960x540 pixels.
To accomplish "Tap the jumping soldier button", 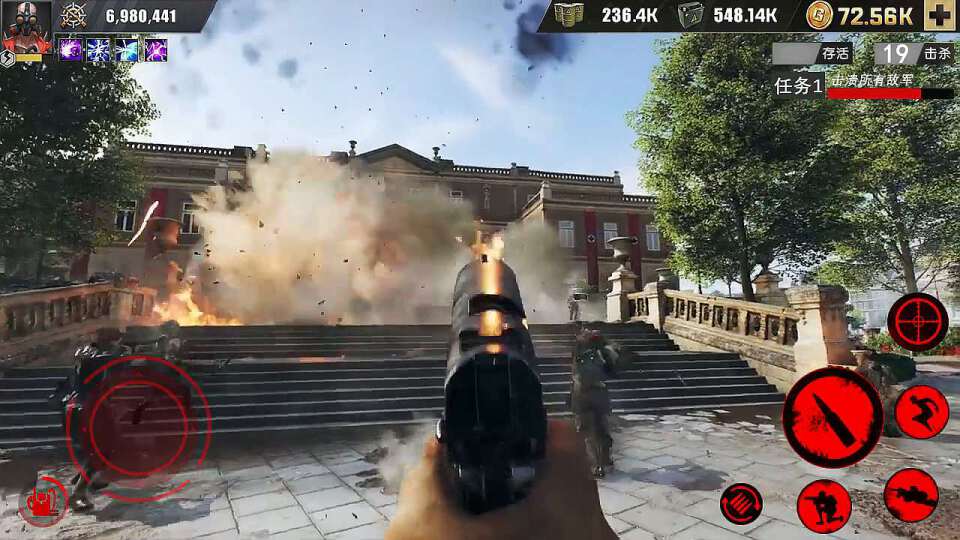I will [x=921, y=411].
